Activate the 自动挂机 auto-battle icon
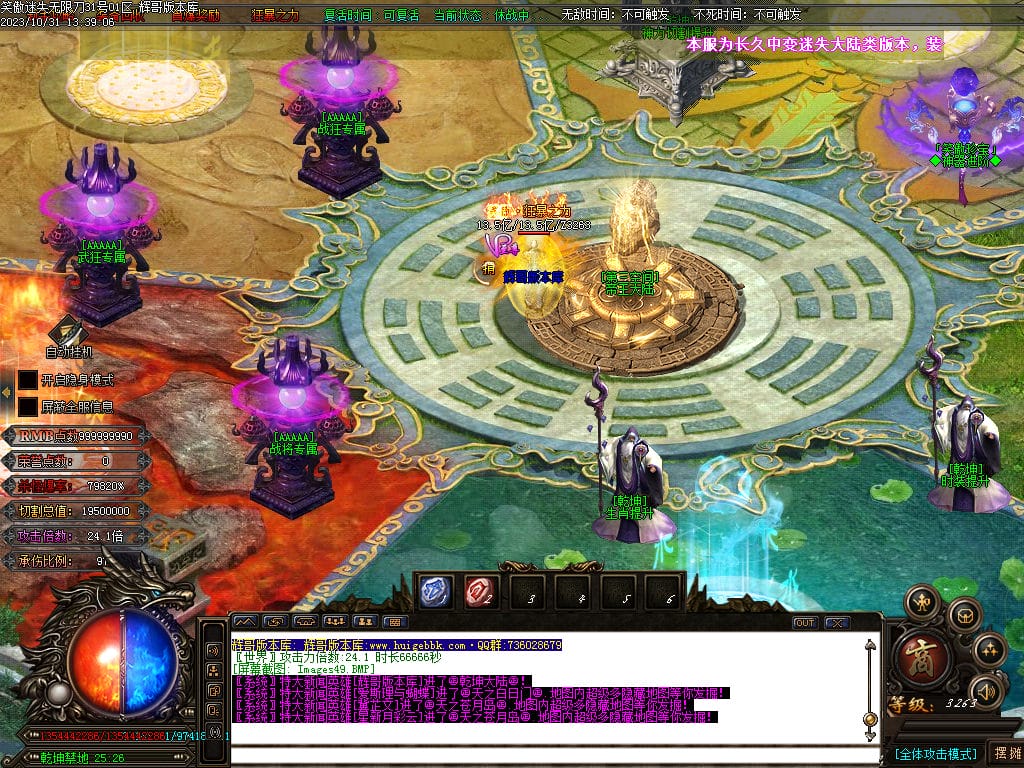 (68, 332)
